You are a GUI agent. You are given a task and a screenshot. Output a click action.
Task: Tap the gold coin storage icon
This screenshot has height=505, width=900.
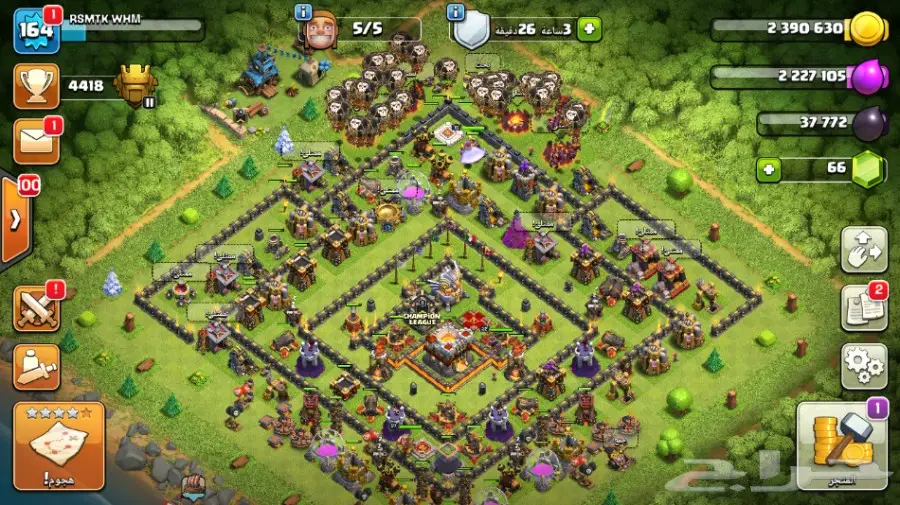click(864, 29)
